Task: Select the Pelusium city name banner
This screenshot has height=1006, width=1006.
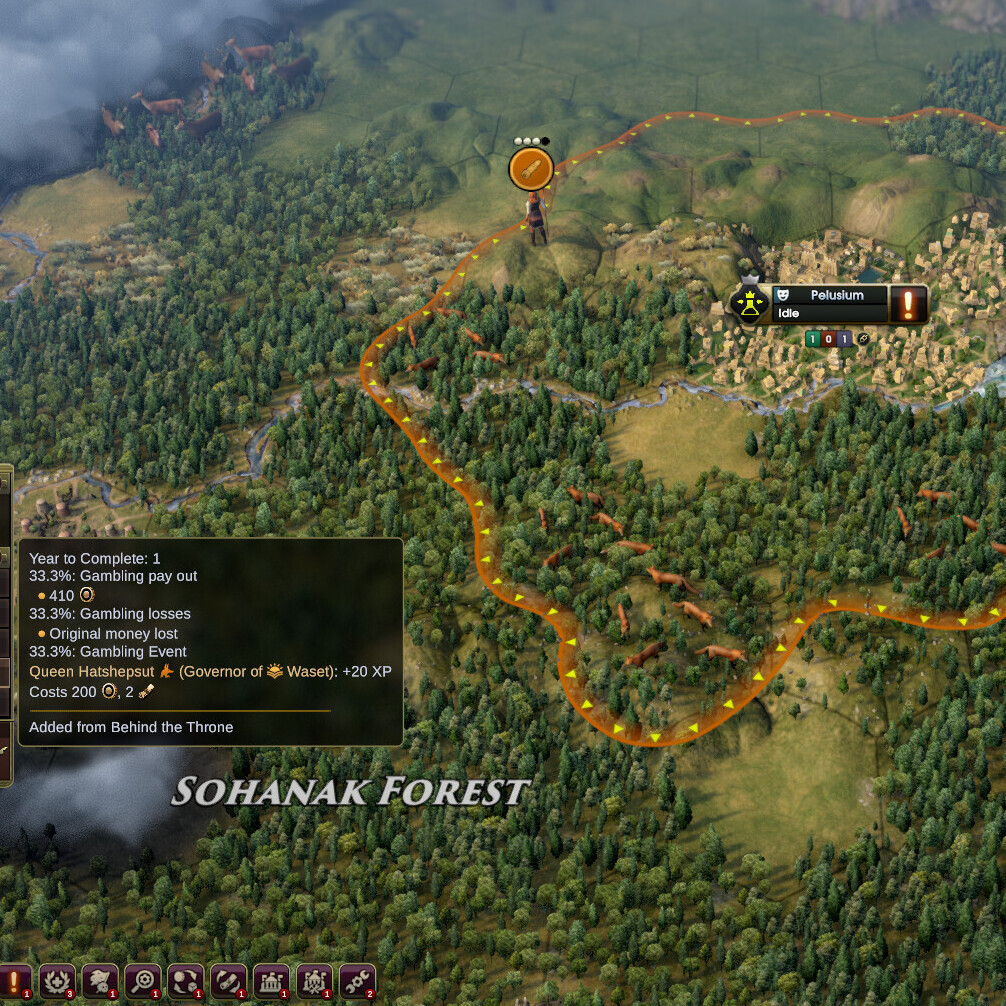Action: pyautogui.click(x=836, y=295)
